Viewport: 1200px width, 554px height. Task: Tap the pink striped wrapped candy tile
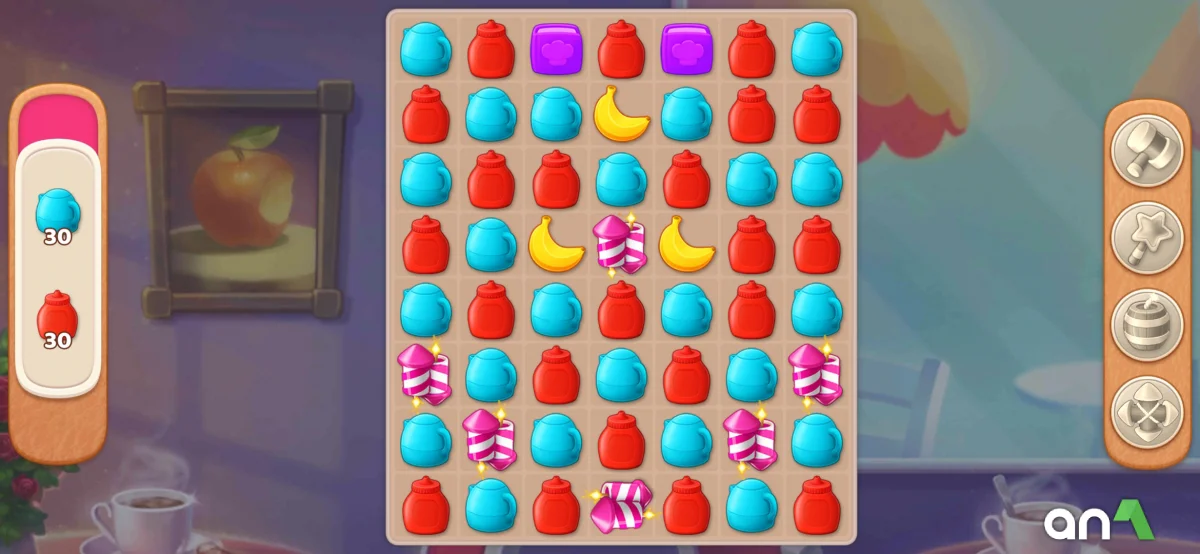point(620,505)
